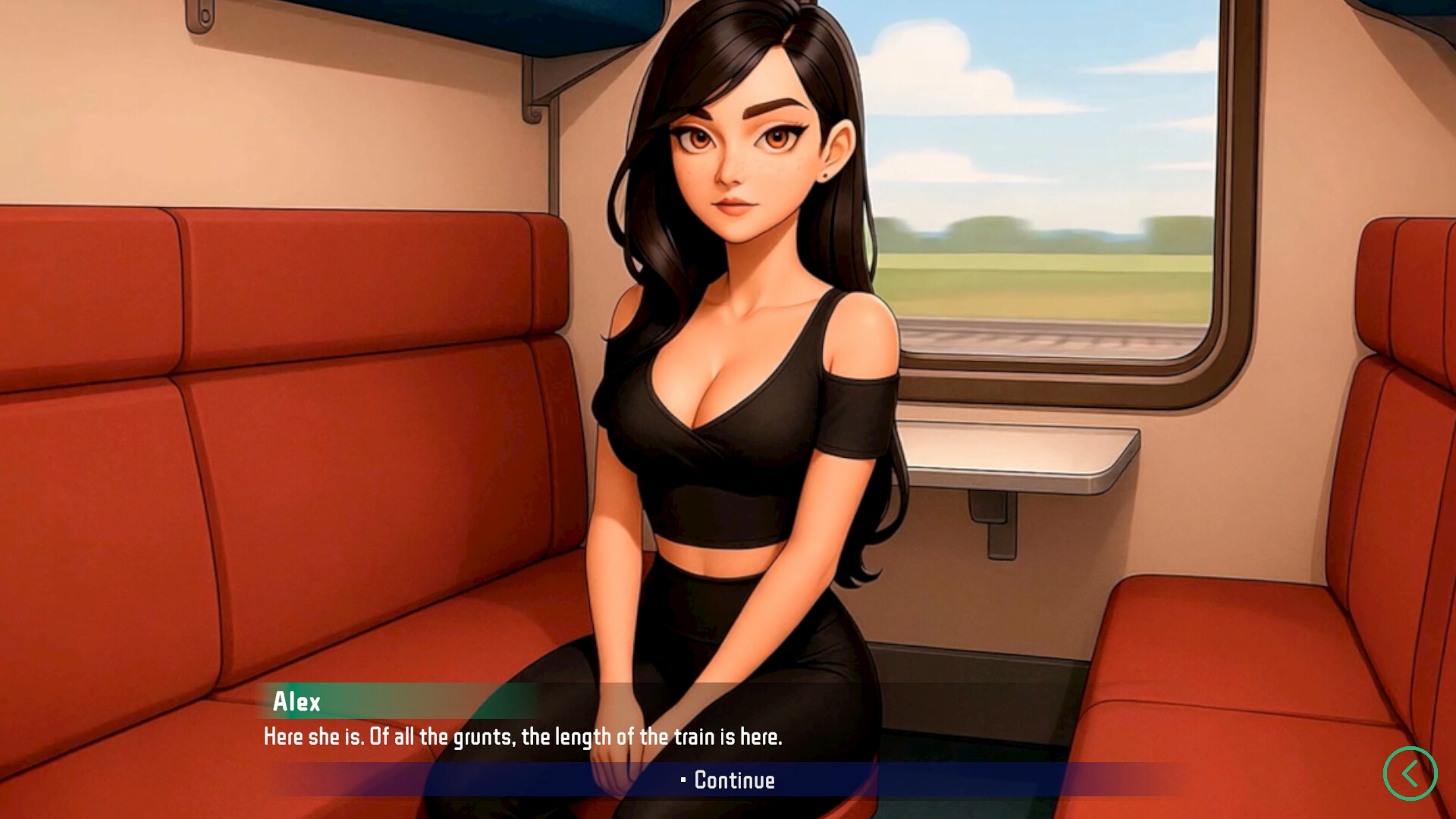This screenshot has width=1456, height=819.
Task: Click the dialogue line about the train
Action: (523, 735)
